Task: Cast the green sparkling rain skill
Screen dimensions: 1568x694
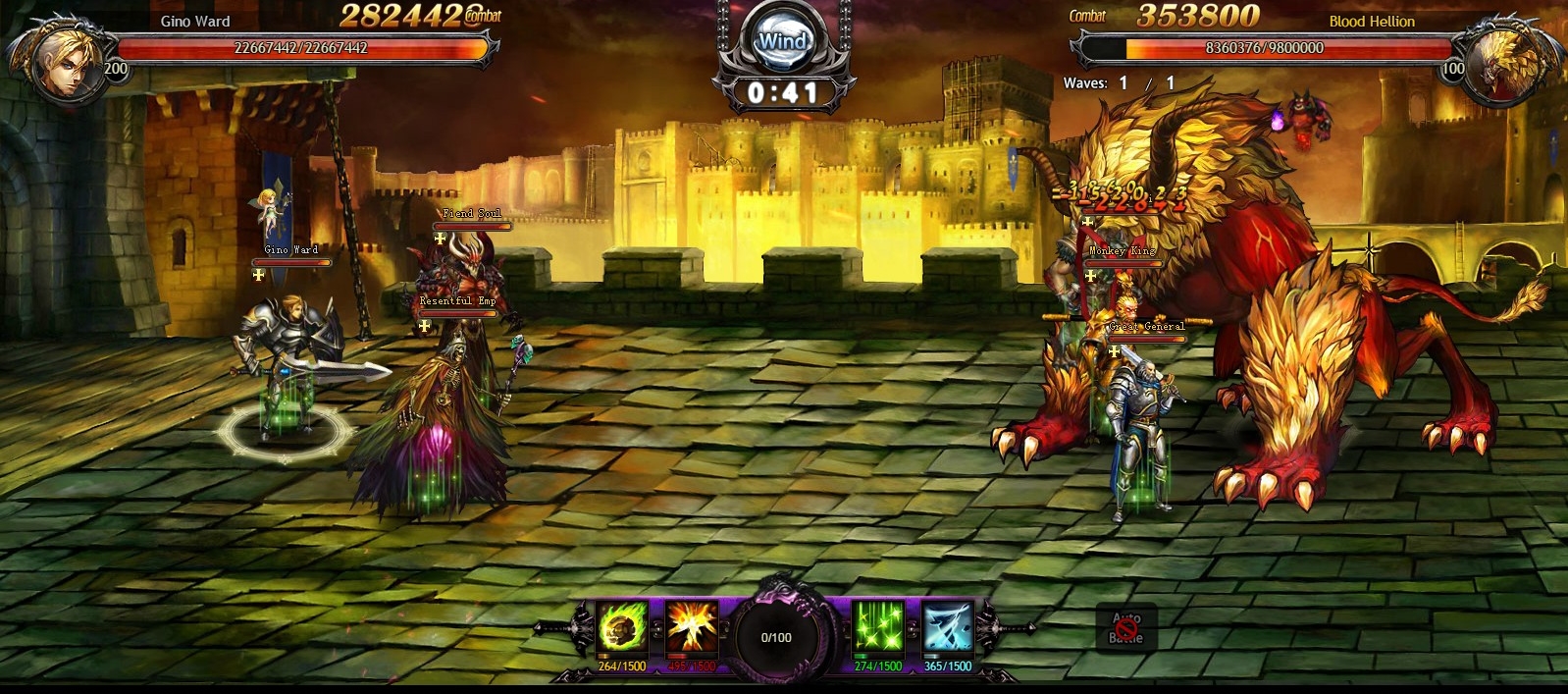Action: [877, 627]
